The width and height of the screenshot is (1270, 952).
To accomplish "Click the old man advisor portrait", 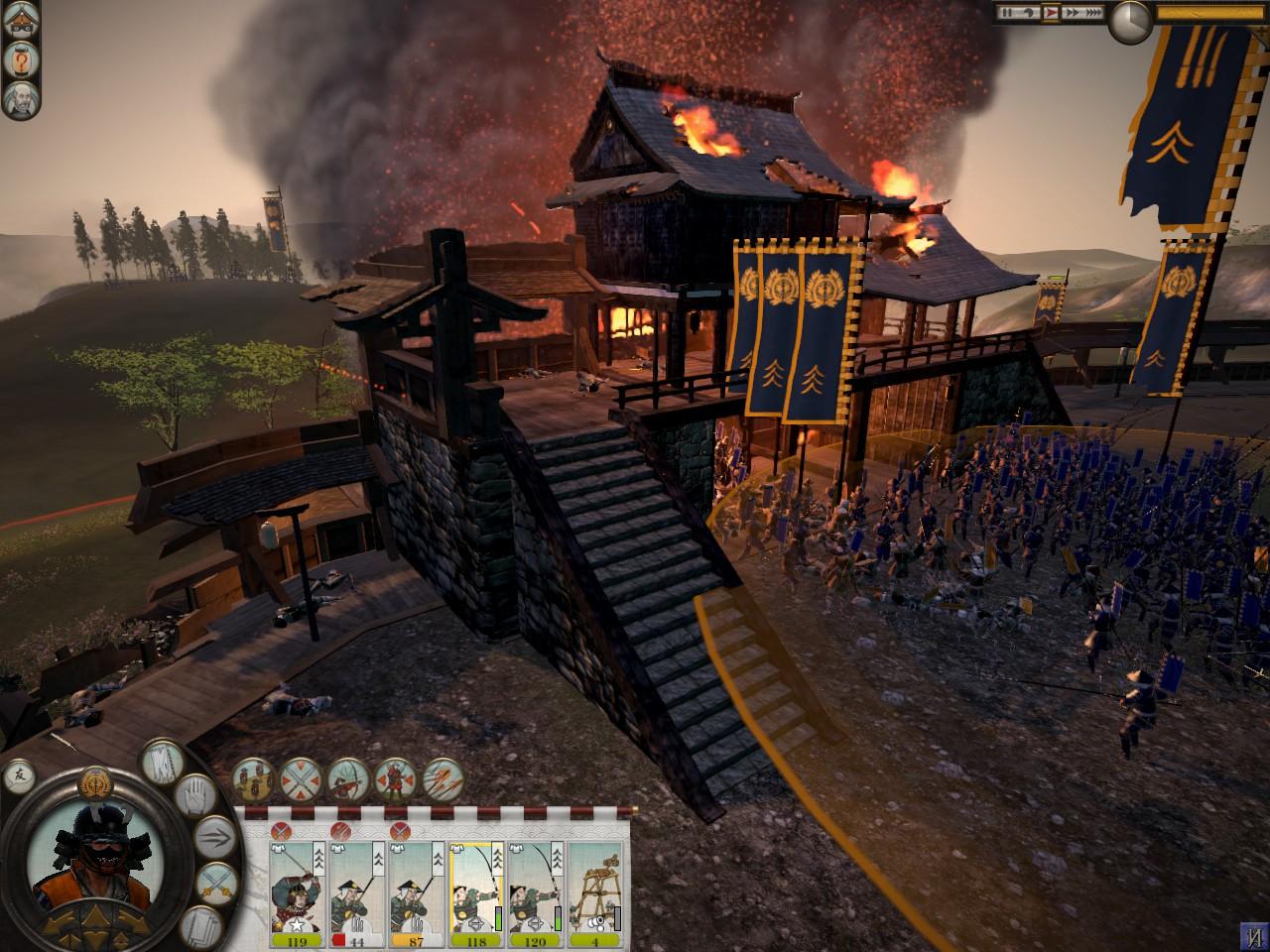I will 19,99.
